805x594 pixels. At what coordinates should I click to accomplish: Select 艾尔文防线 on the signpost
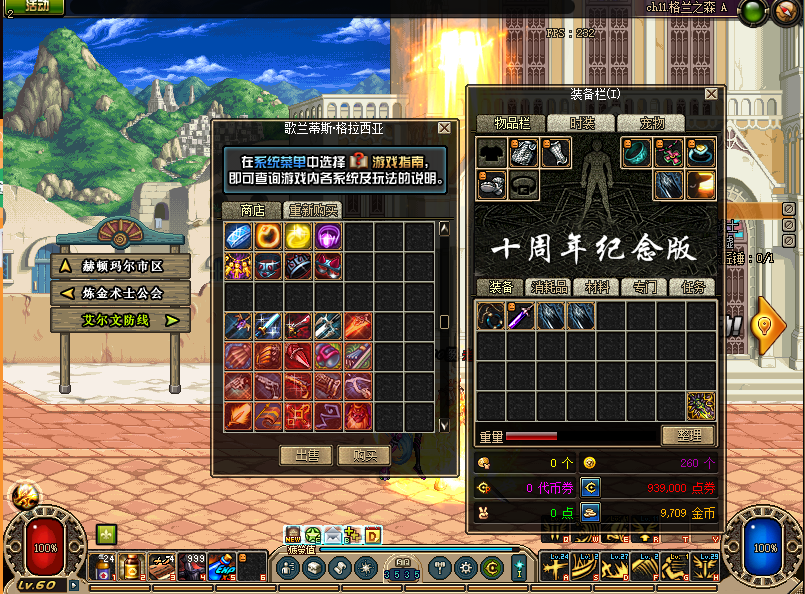(x=120, y=320)
